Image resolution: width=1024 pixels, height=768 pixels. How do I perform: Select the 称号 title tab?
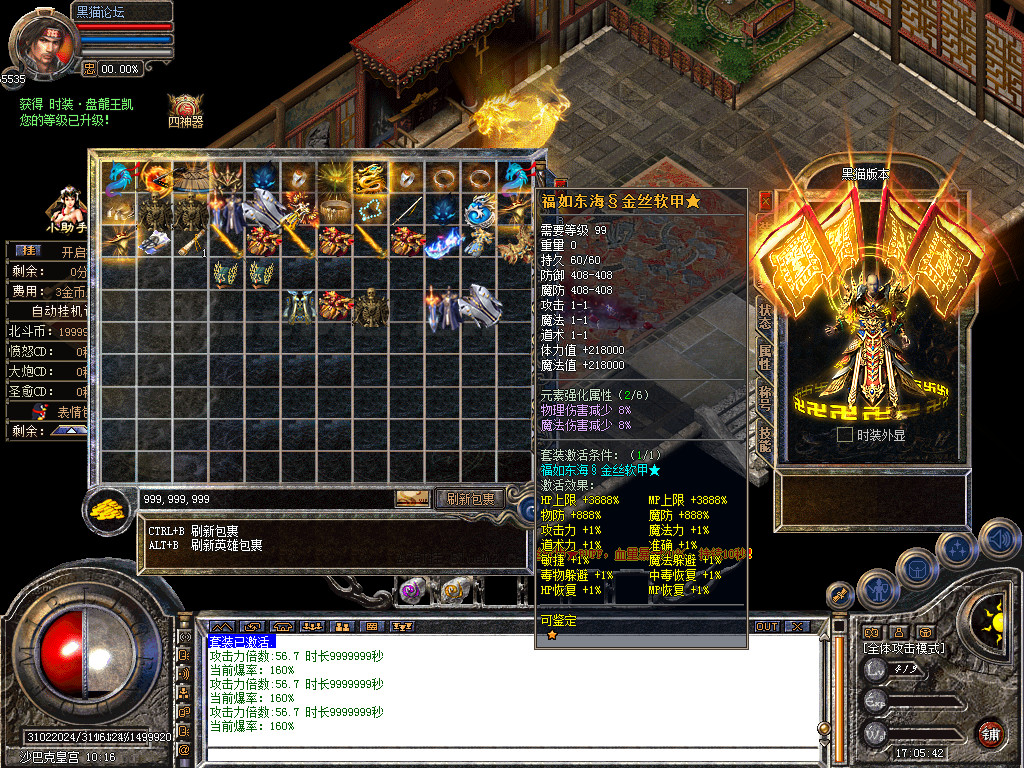click(765, 396)
